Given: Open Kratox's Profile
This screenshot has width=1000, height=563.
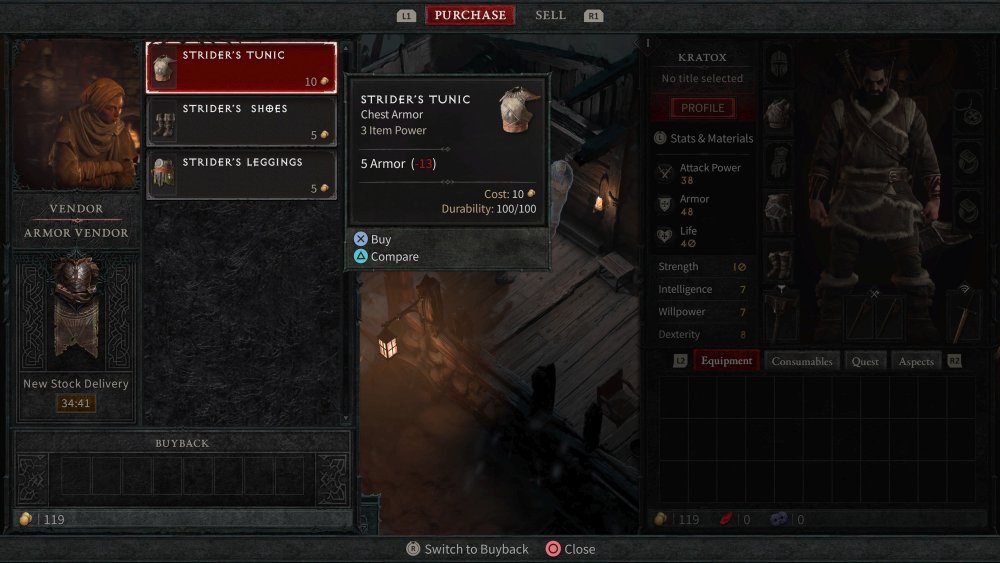Looking at the screenshot, I should click(x=702, y=108).
